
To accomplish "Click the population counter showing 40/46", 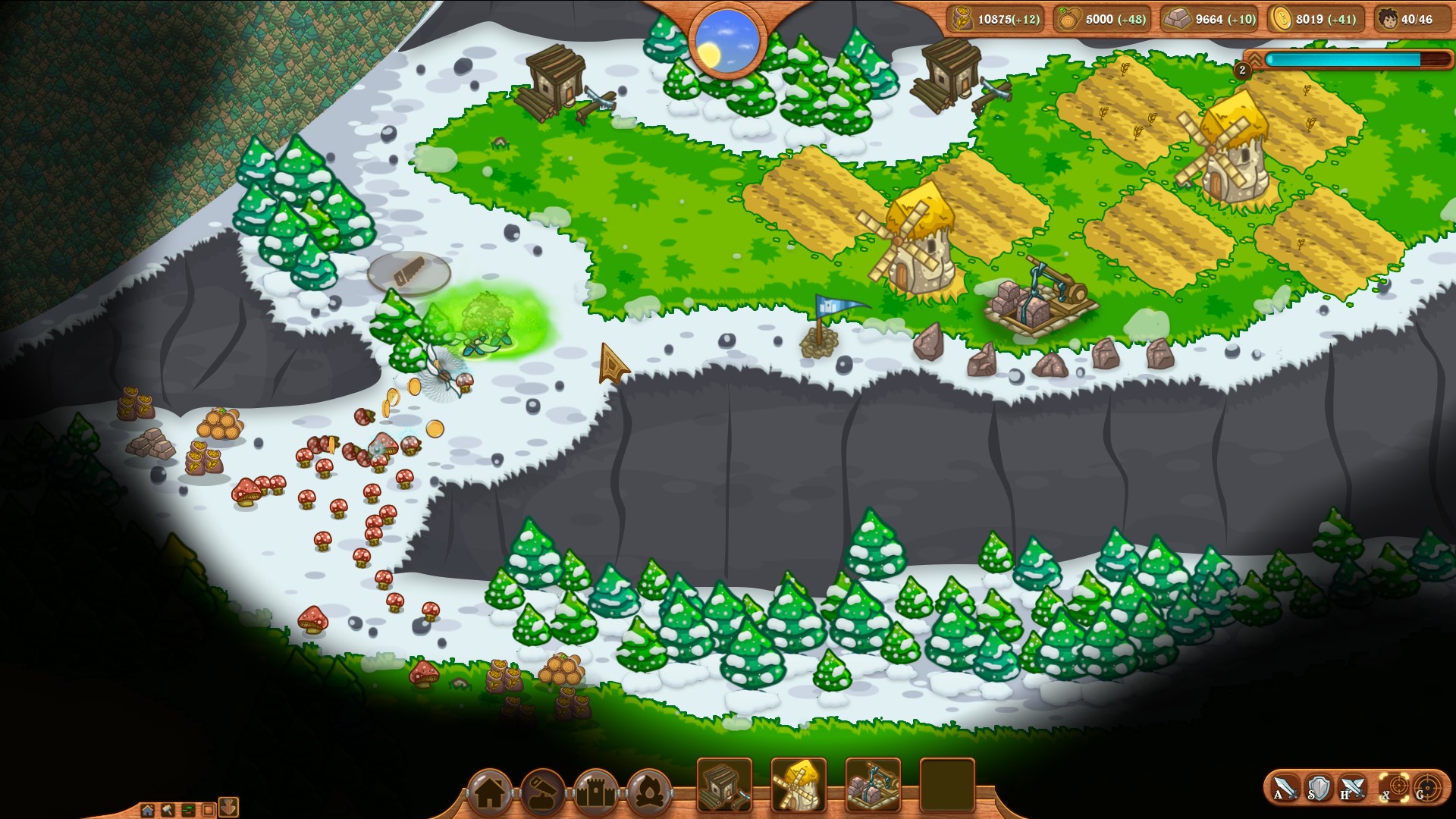I will 1412,19.
